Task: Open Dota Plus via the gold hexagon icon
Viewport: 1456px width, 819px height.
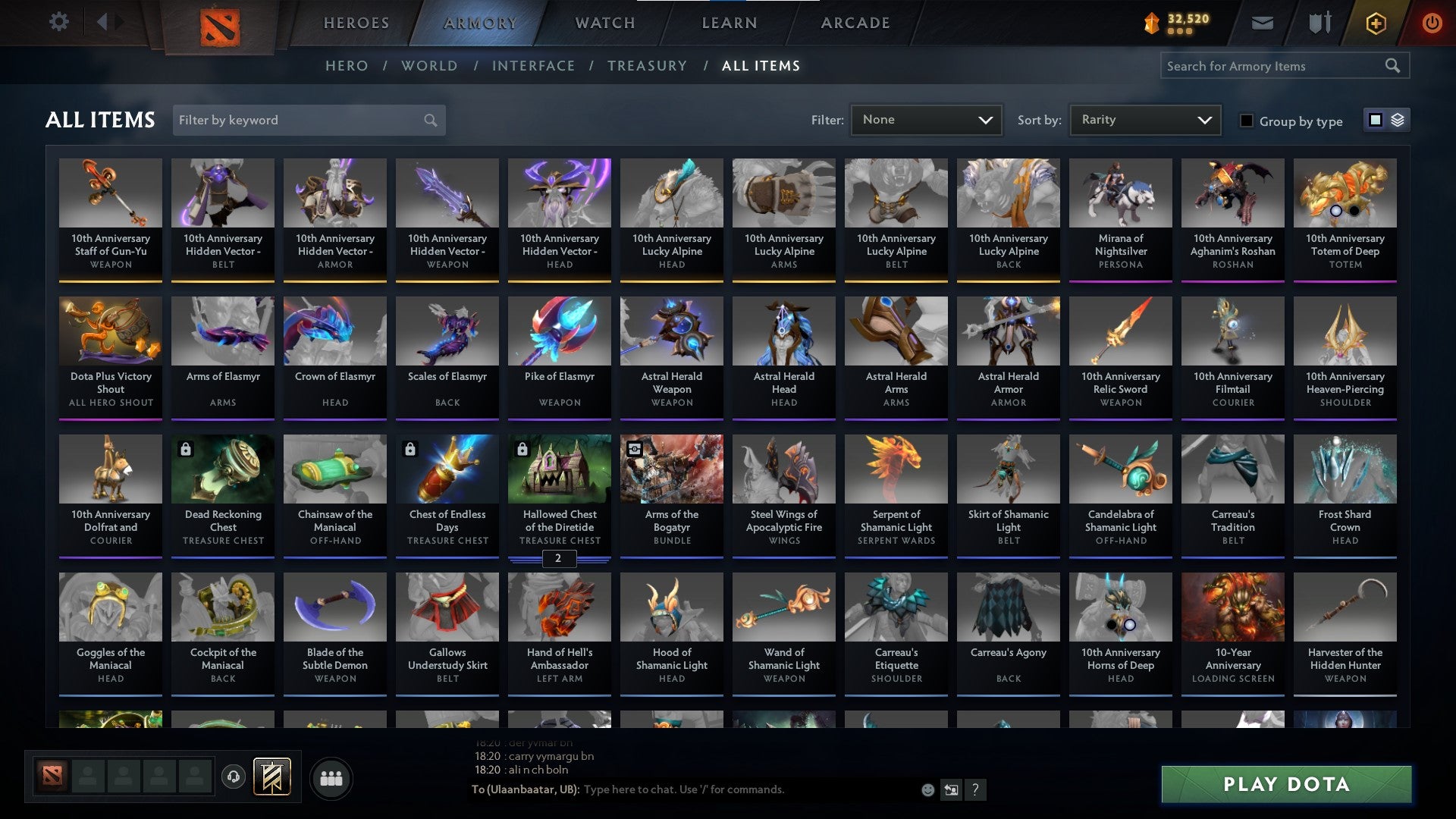Action: pos(1375,23)
